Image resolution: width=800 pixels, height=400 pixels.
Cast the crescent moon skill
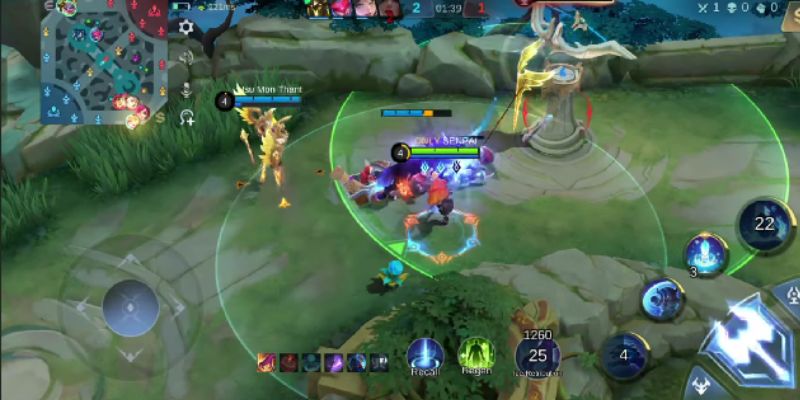663,297
